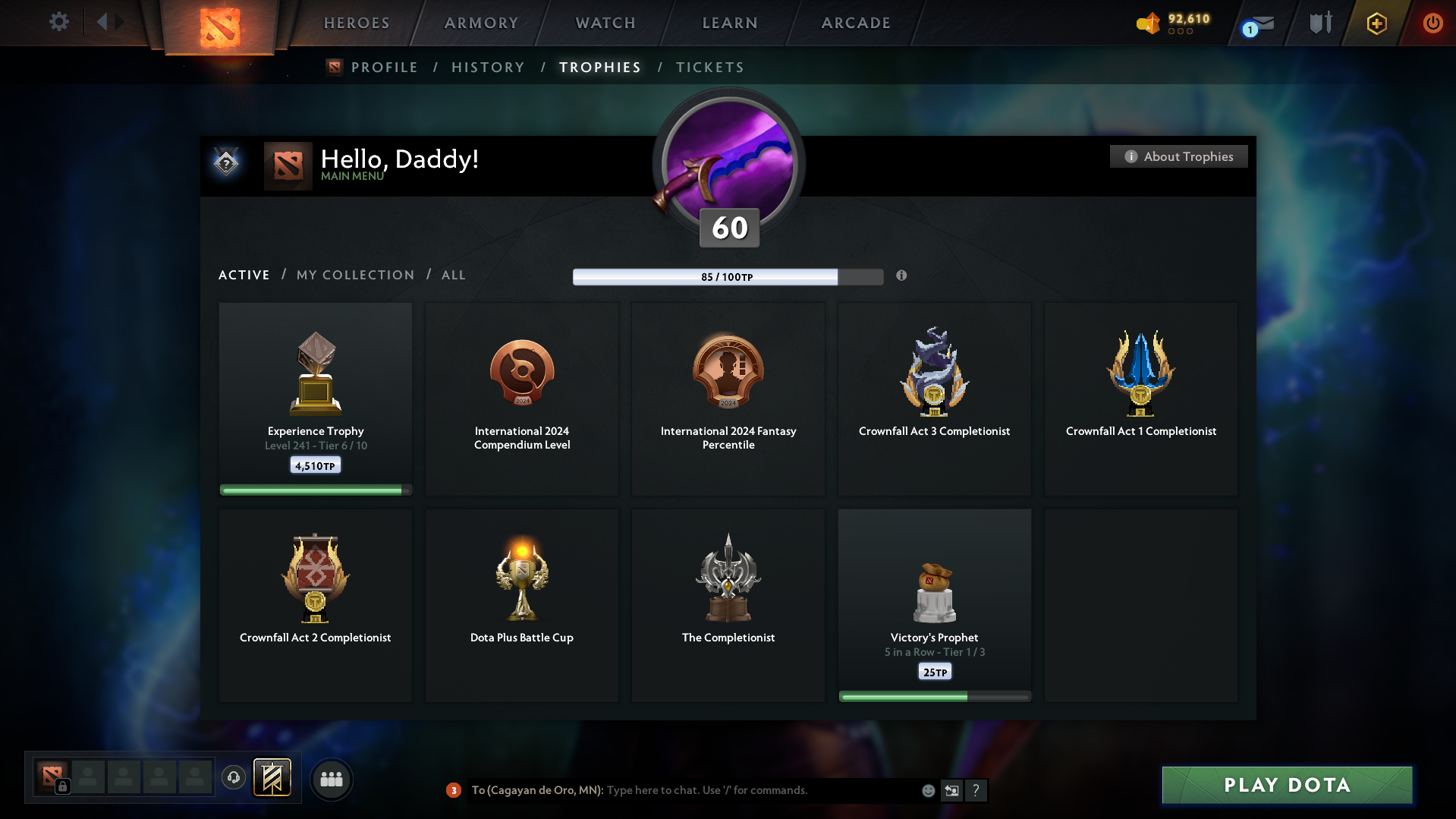Screen dimensions: 1456x819
Task: Switch to the HISTORY tab
Action: coord(488,67)
